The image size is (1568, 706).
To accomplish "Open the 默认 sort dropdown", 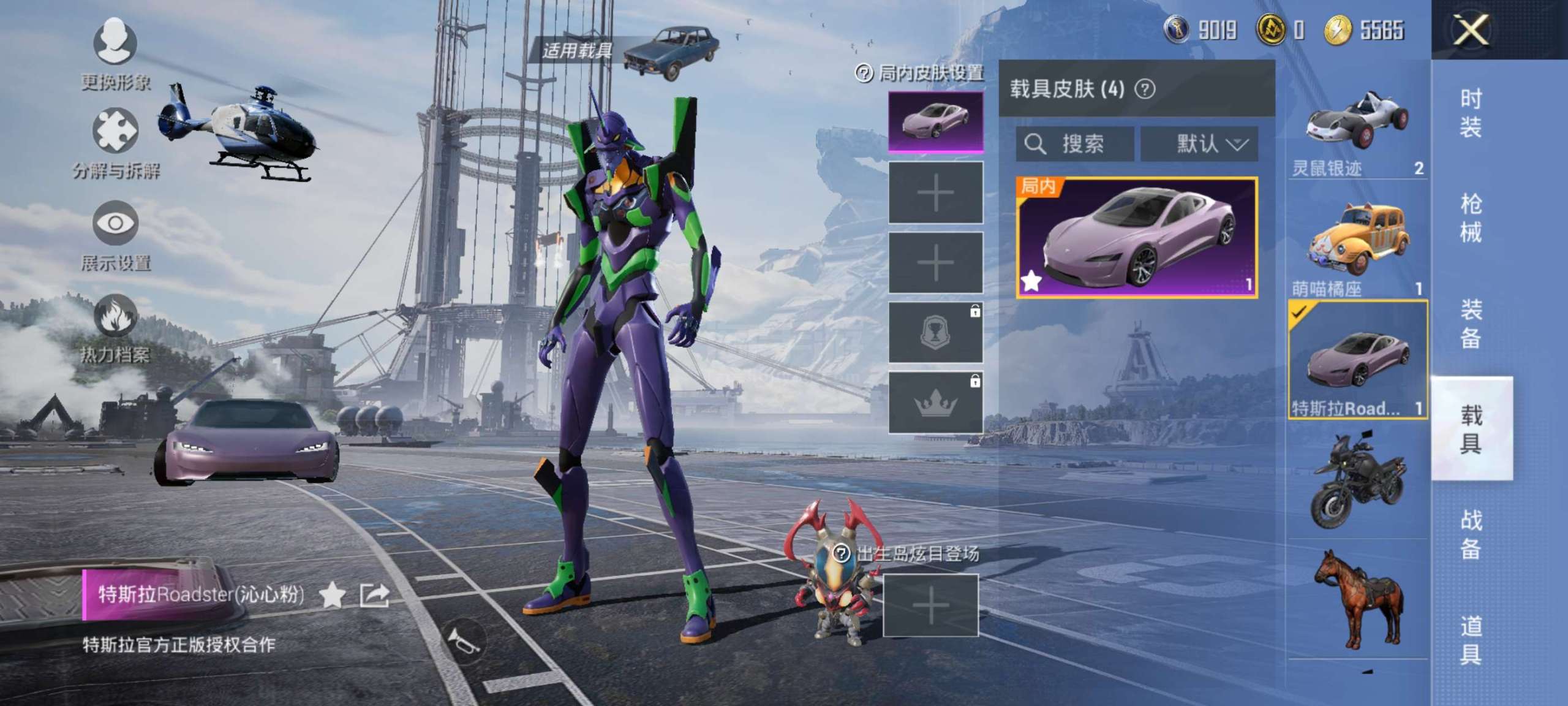I will 1199,144.
